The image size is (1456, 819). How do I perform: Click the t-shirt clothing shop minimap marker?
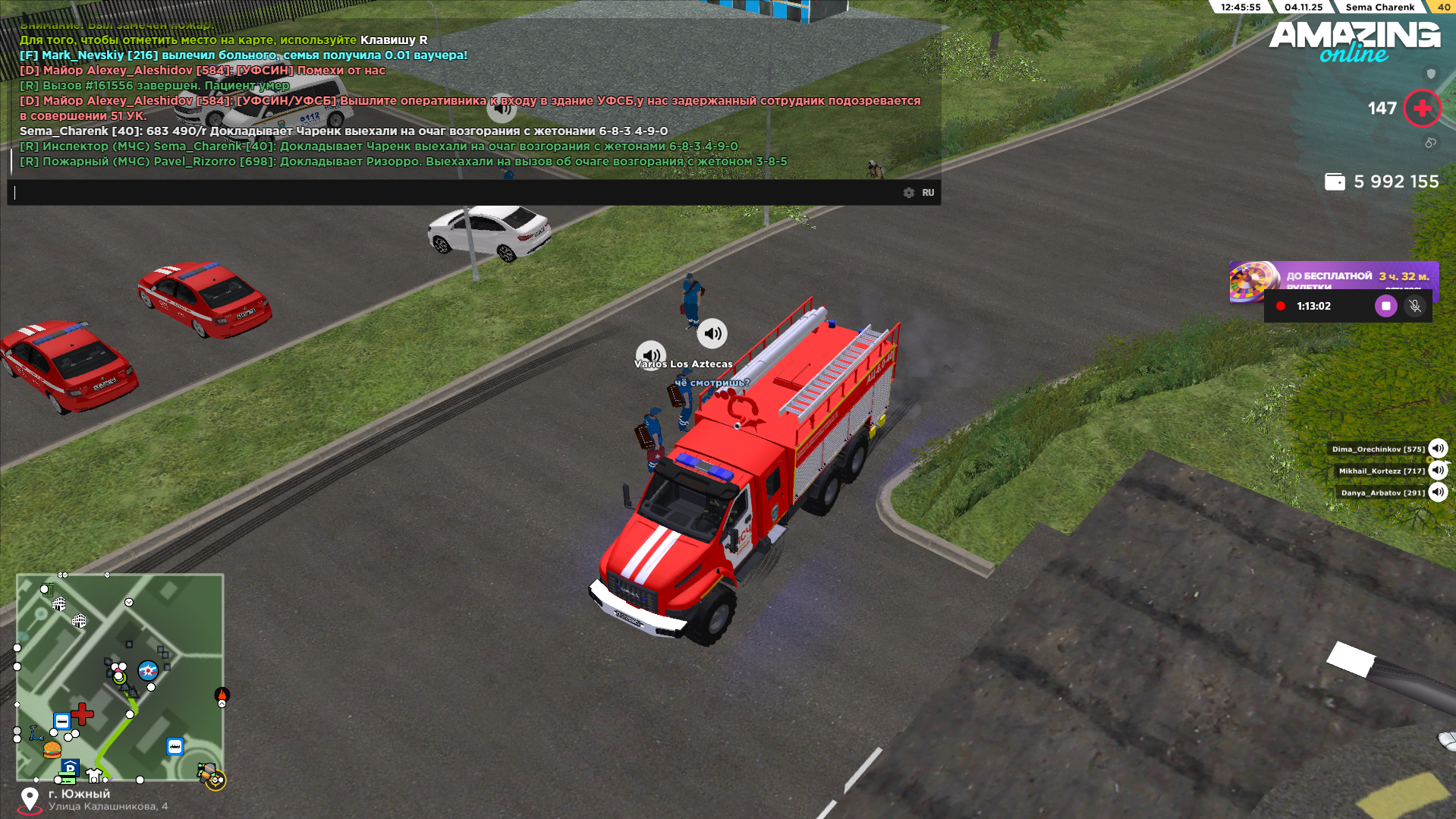pos(94,775)
